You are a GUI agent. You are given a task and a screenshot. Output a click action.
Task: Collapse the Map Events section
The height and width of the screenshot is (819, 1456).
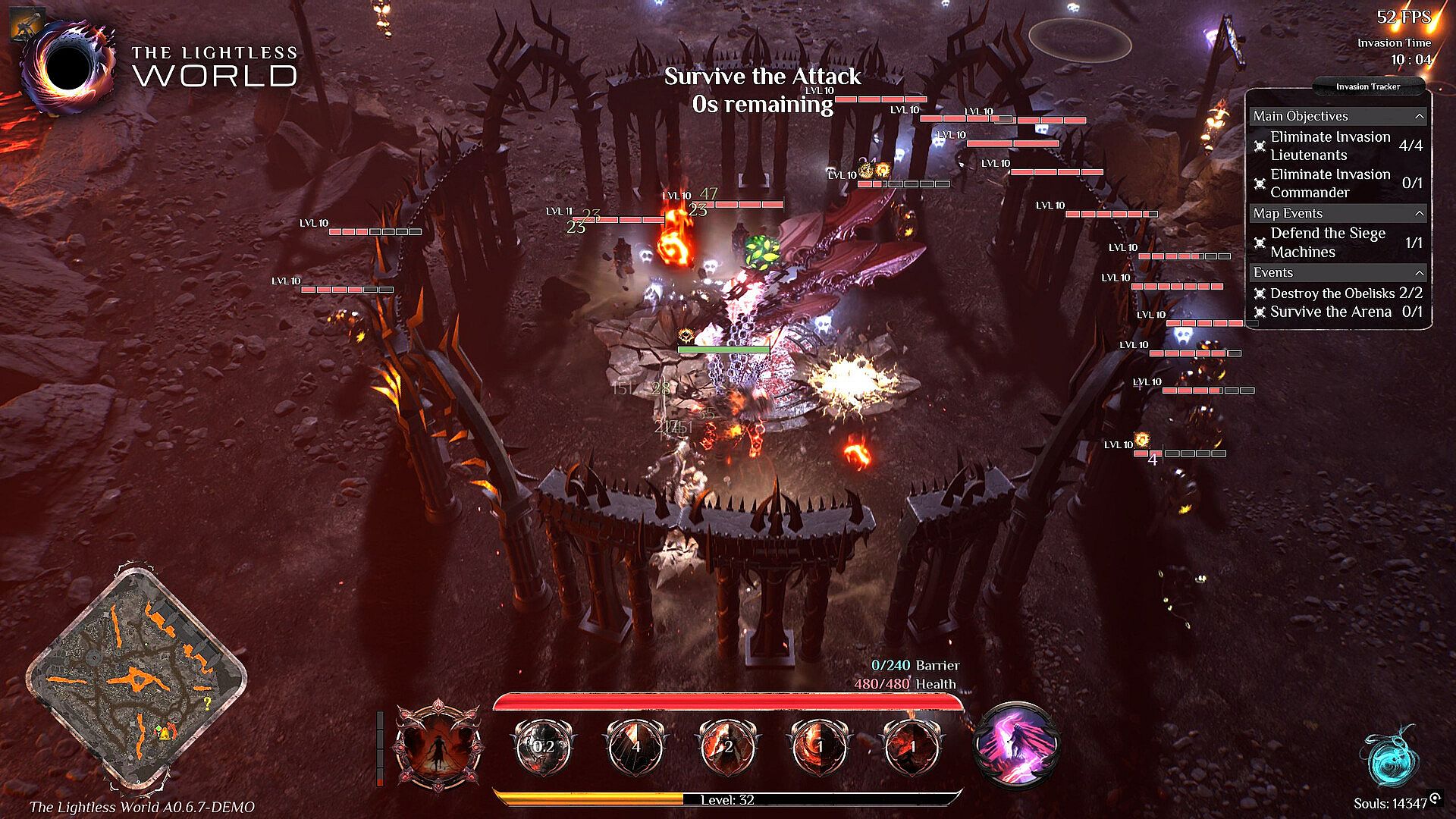(x=1419, y=214)
